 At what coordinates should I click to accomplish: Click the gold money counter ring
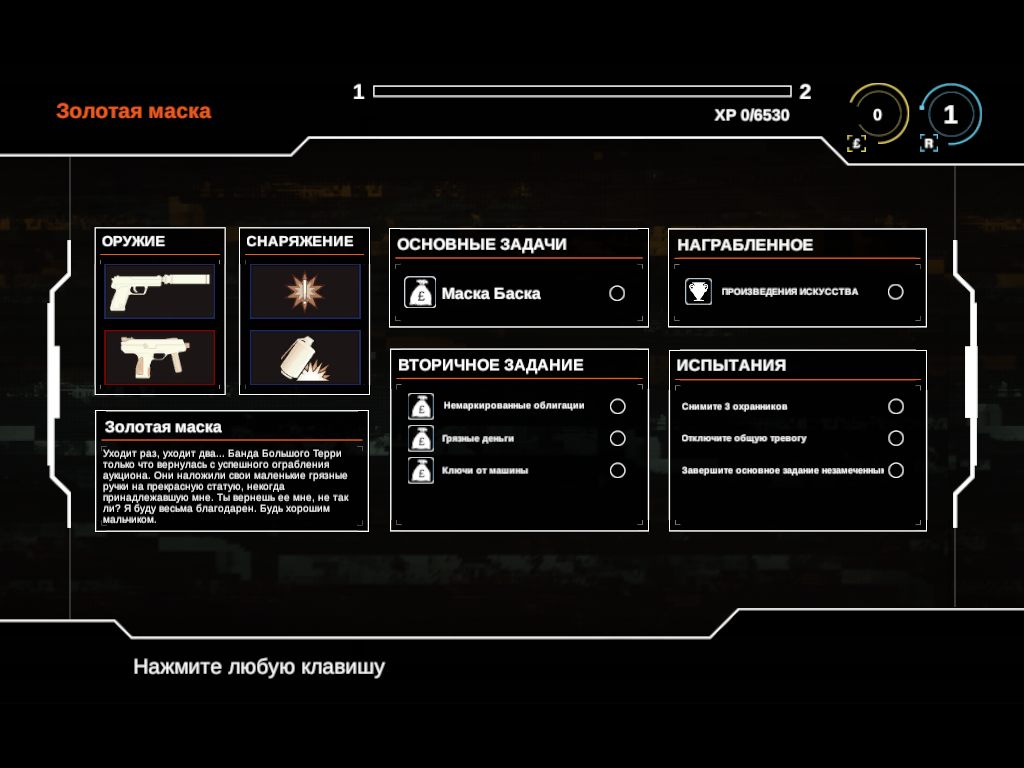tap(877, 115)
